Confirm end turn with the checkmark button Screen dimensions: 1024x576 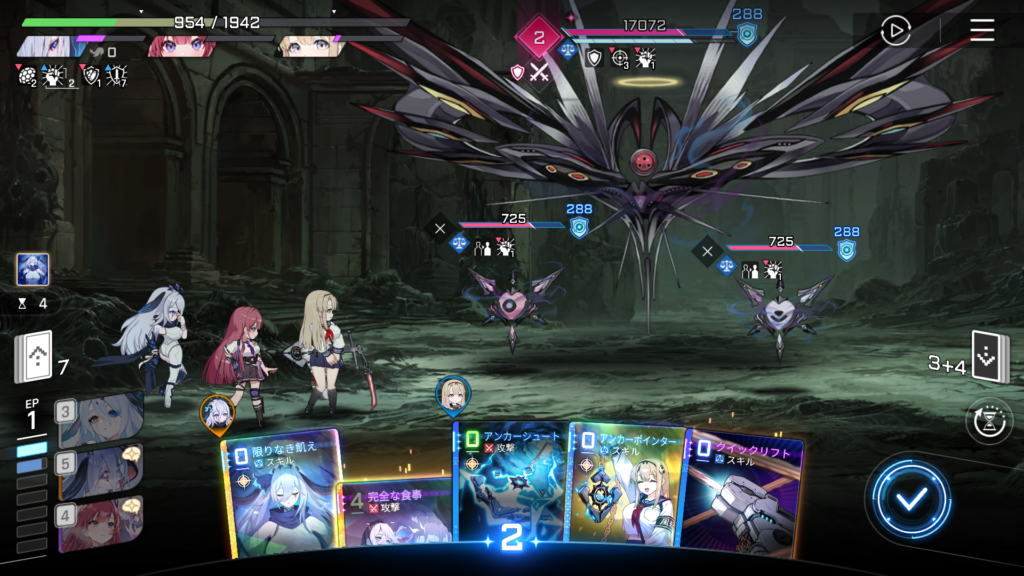tap(909, 499)
